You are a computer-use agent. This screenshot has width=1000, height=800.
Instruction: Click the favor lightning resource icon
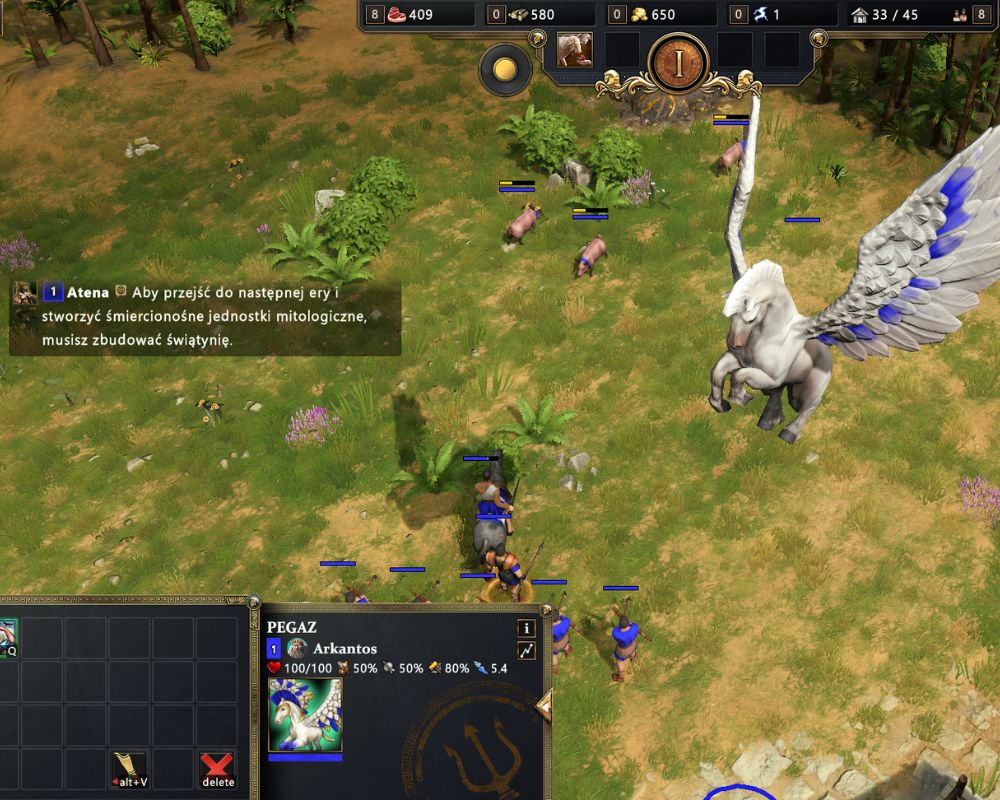pyautogui.click(x=761, y=15)
